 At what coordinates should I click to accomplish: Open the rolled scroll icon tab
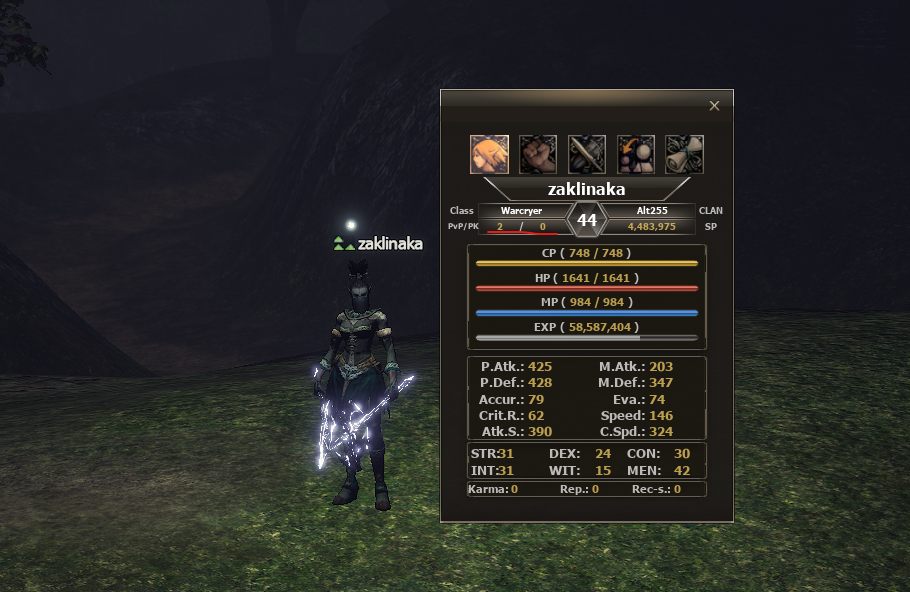pos(685,155)
